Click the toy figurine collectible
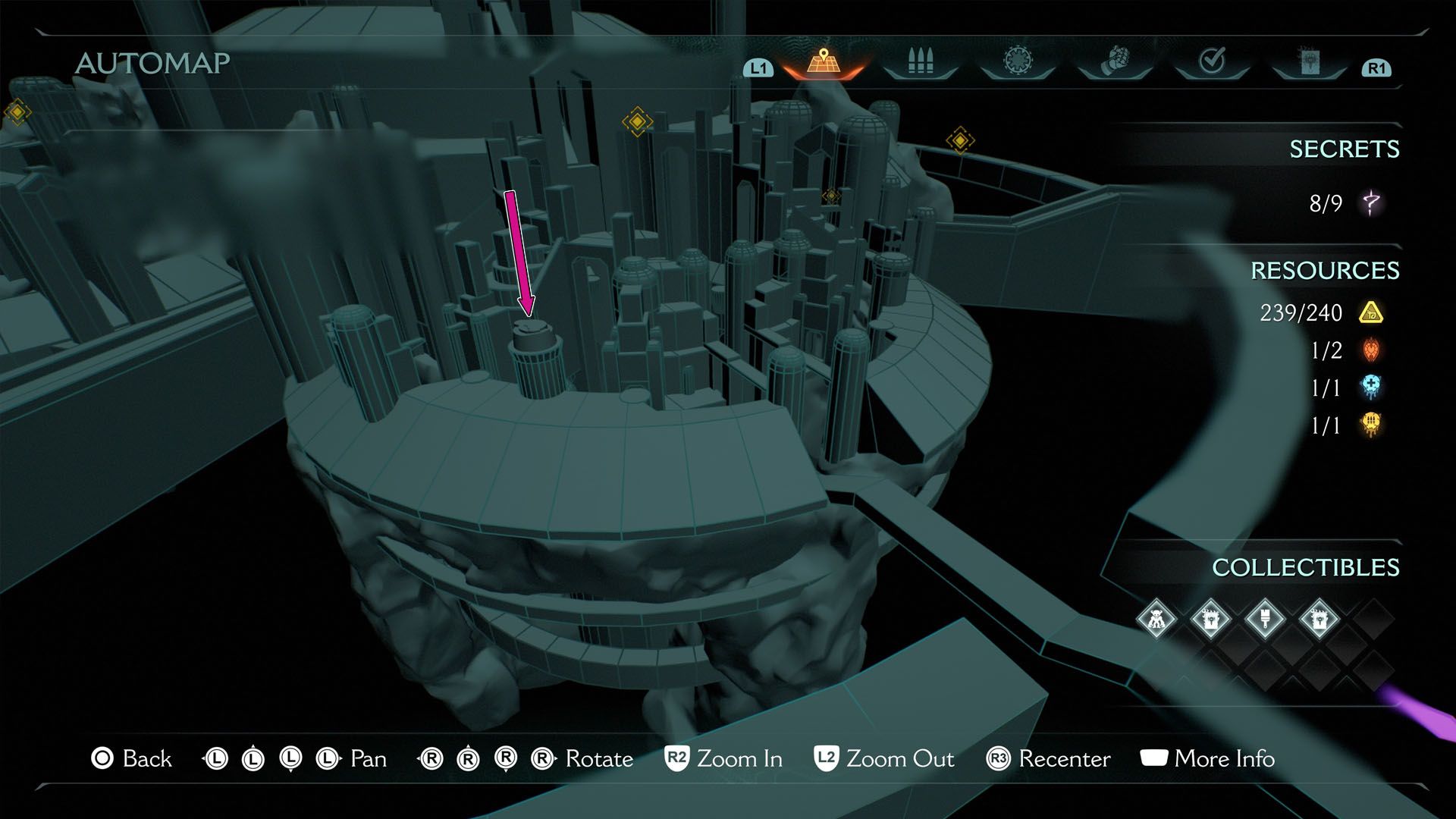This screenshot has height=819, width=1456. click(x=1156, y=620)
